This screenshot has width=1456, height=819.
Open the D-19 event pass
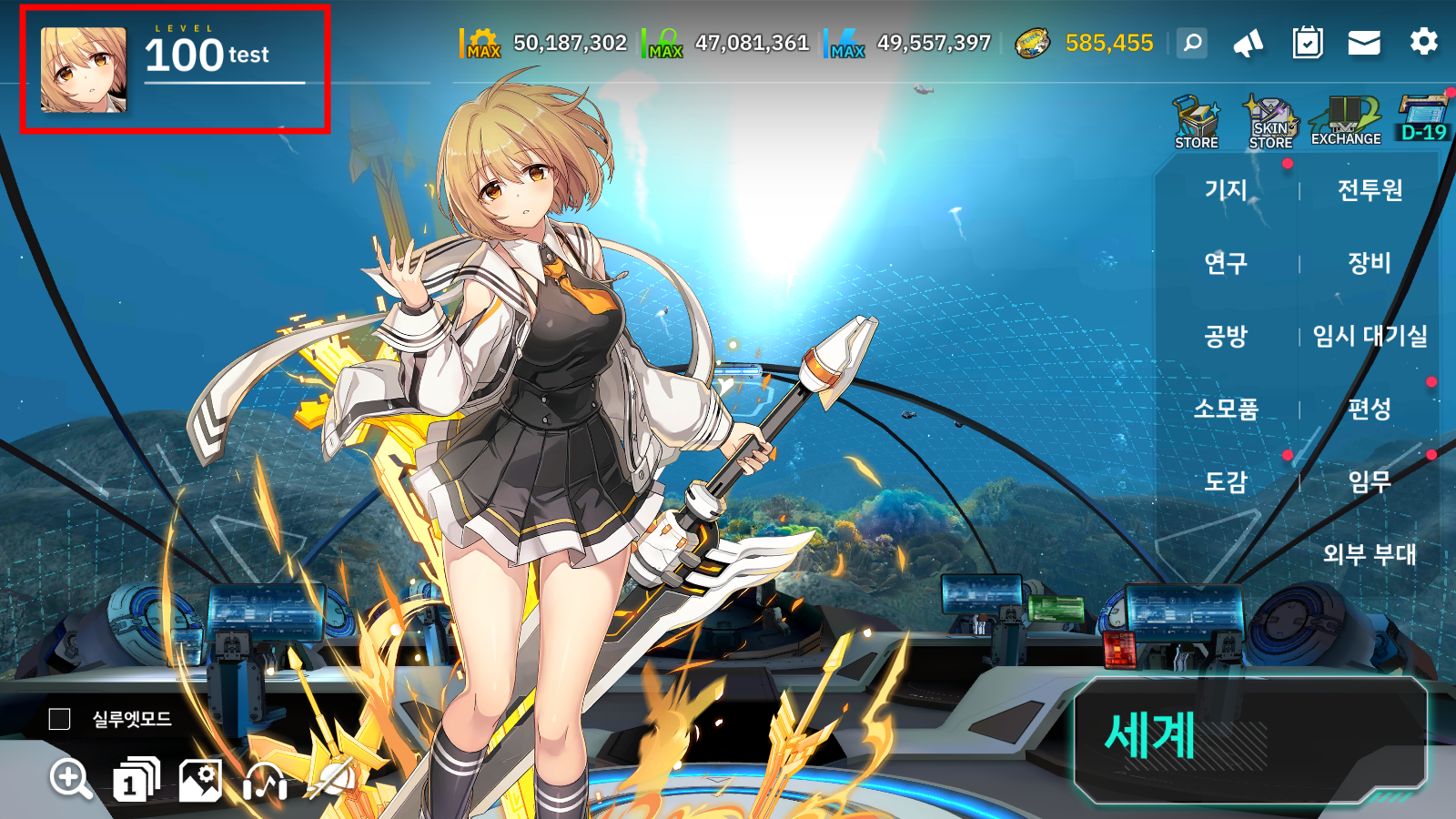[1423, 119]
